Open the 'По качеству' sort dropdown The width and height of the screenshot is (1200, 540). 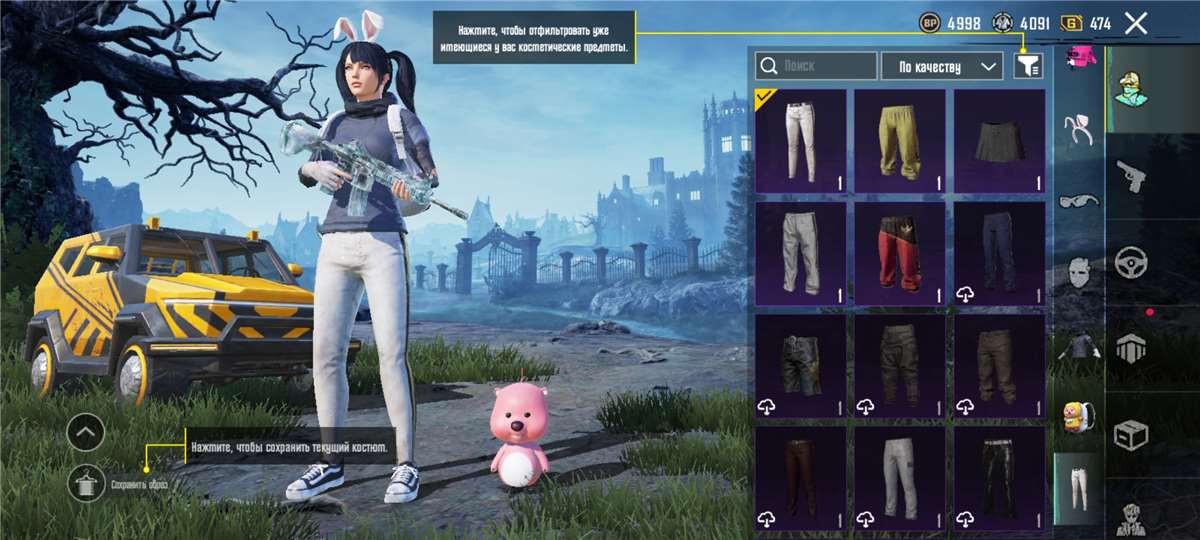pos(941,66)
